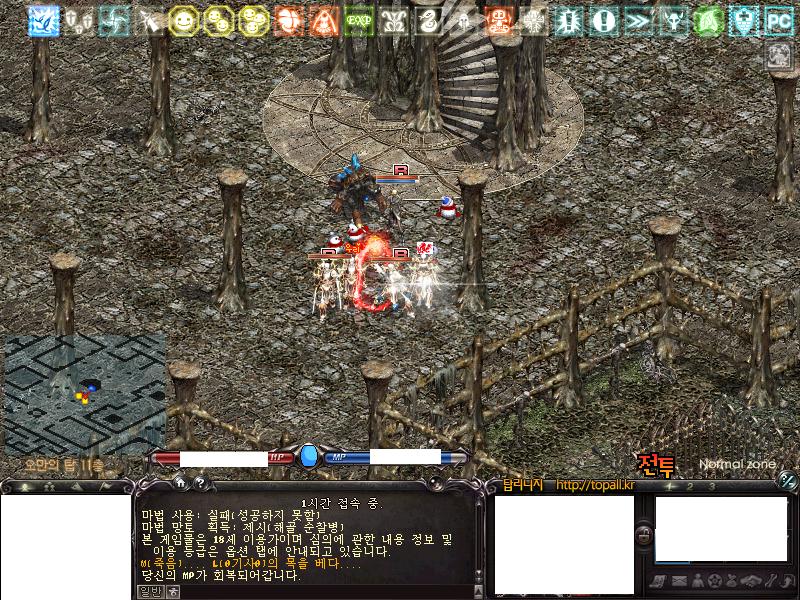Select the blue shield buff icon
The width and height of the screenshot is (800, 600).
tap(744, 19)
